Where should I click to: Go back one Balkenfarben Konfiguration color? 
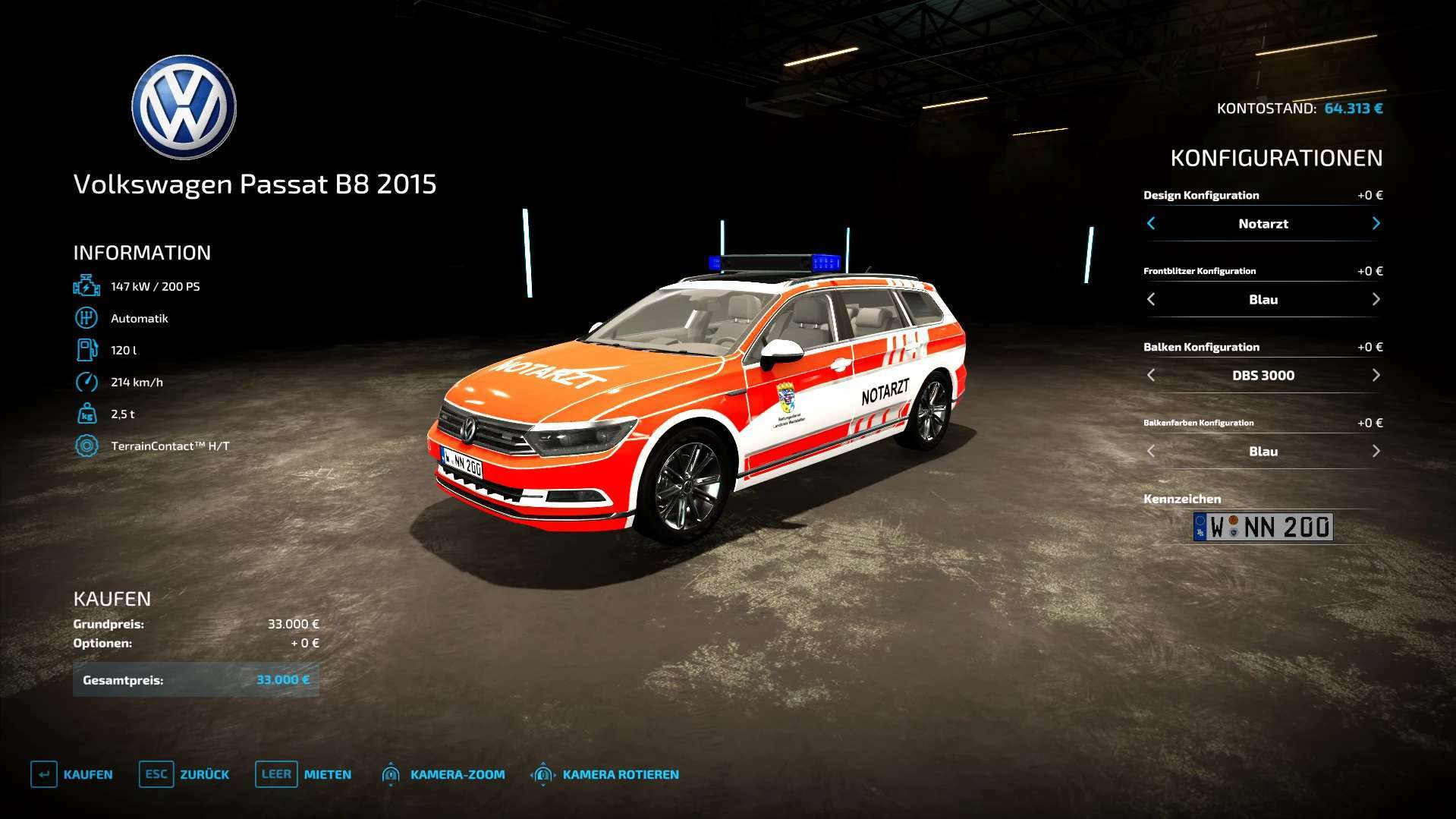click(1151, 451)
